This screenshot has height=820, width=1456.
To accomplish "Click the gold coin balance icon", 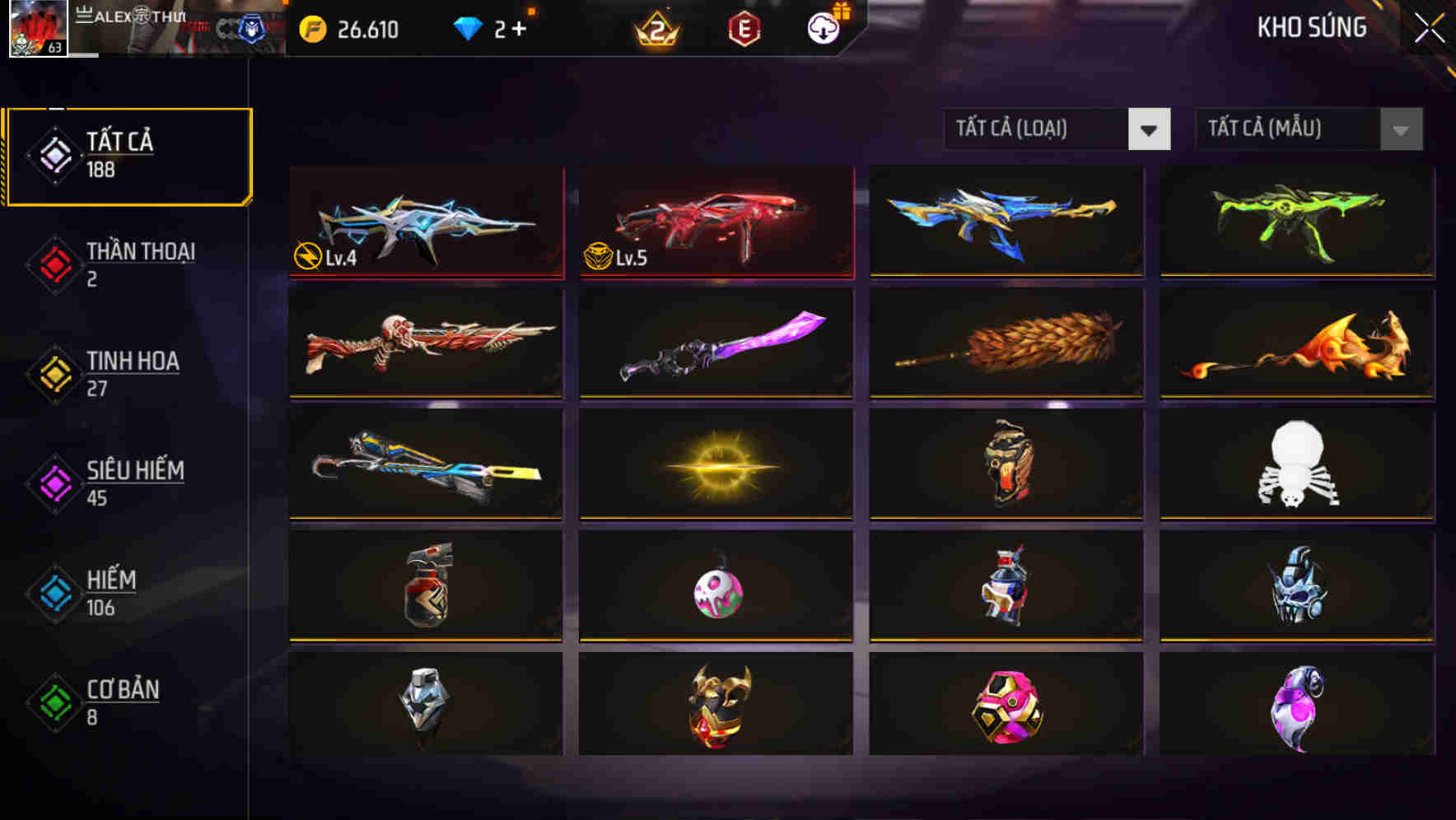I will (x=311, y=27).
